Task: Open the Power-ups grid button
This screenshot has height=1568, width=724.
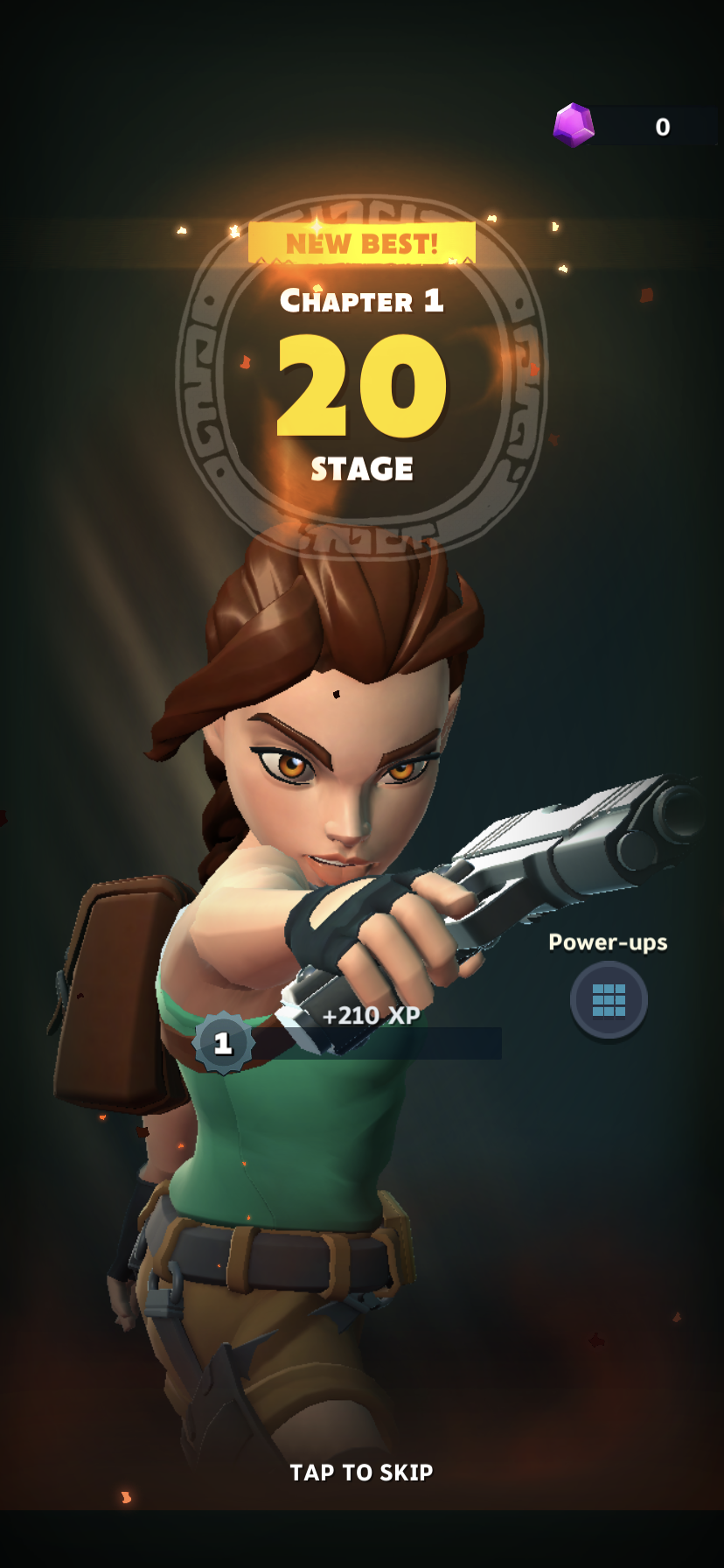Action: pos(609,999)
